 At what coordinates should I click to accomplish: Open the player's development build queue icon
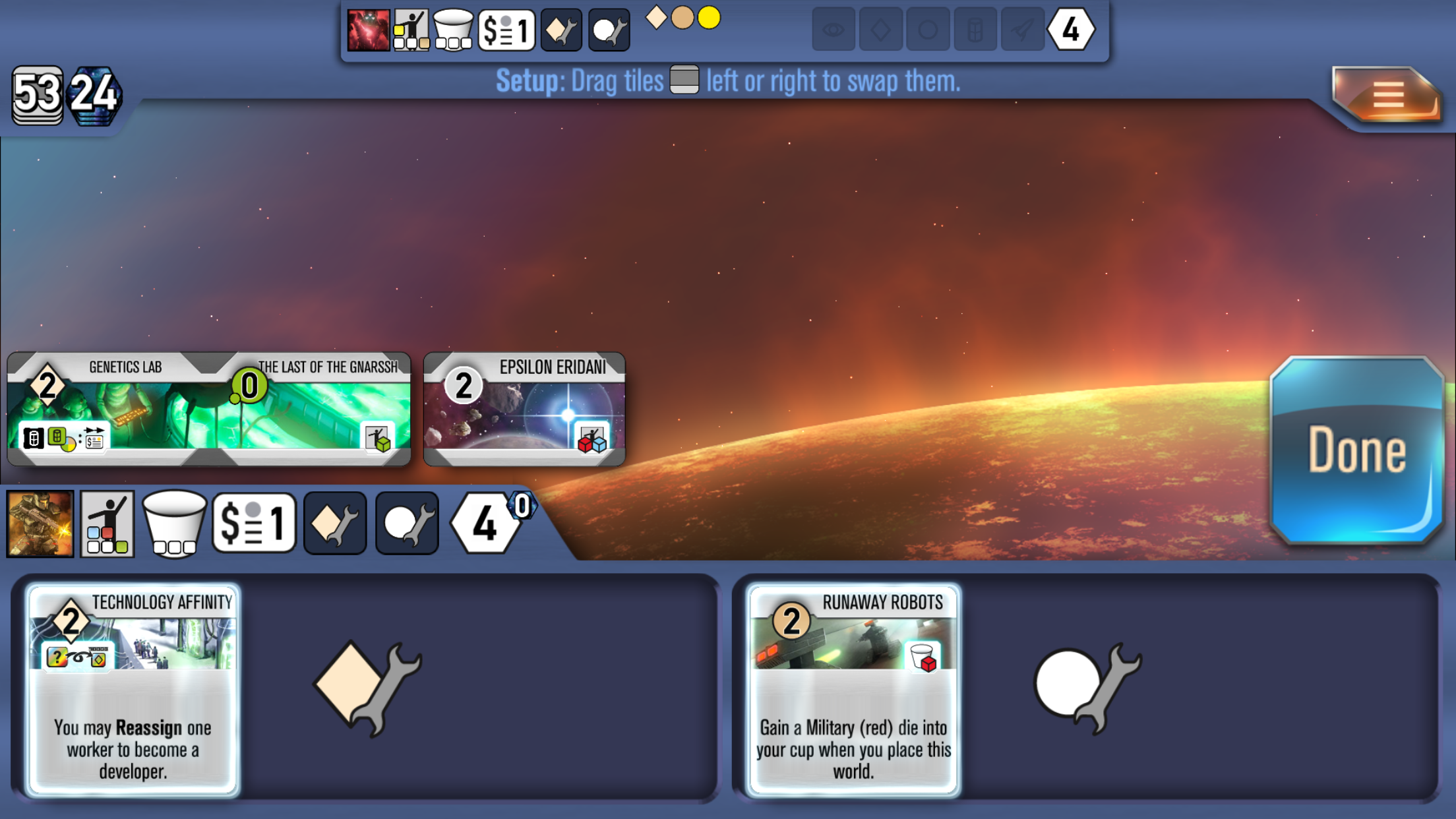coord(335,524)
